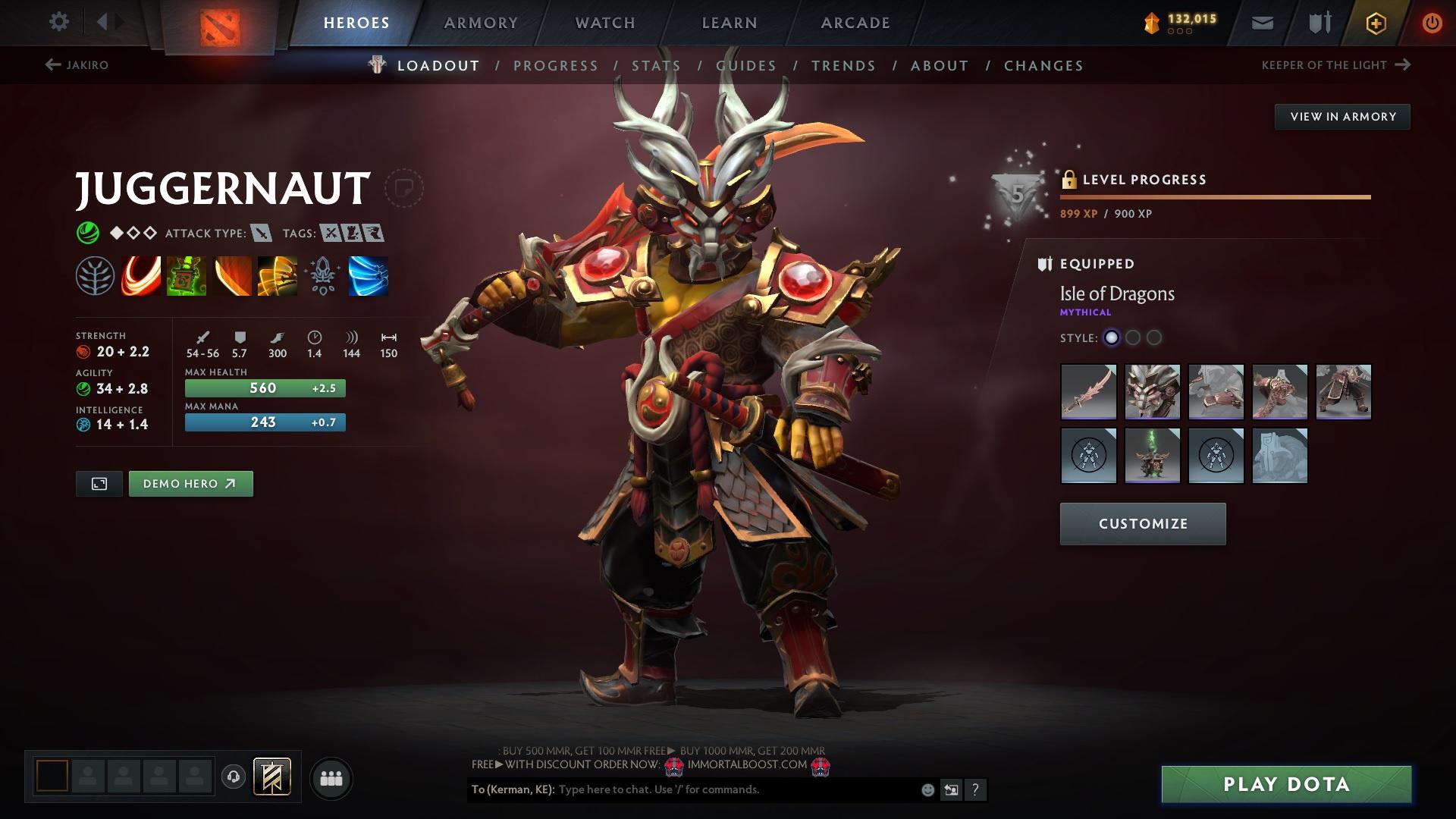Click the sword item thumbnail under Equipped
The image size is (1456, 819).
(x=1089, y=392)
